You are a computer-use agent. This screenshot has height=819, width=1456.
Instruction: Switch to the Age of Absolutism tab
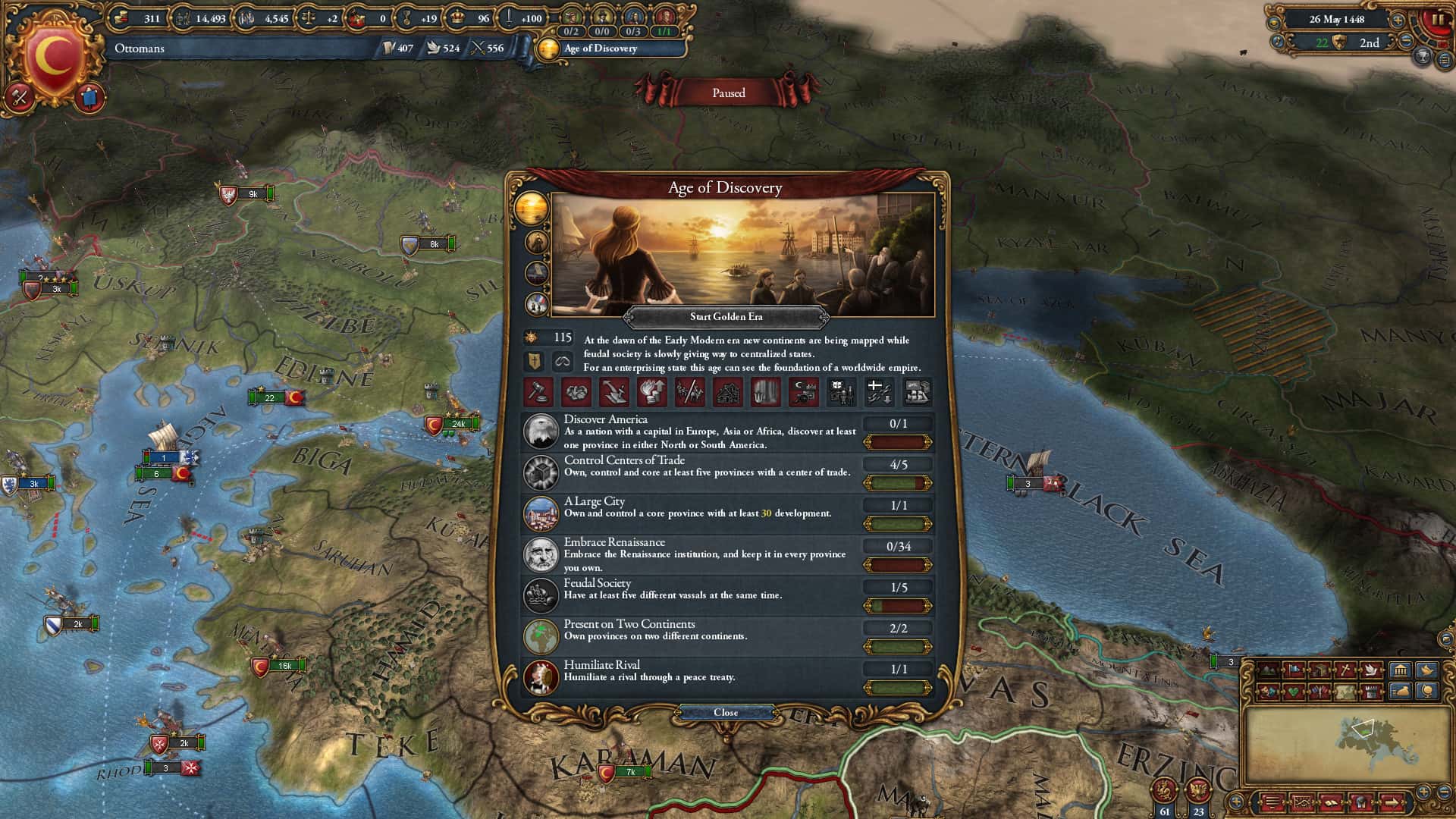pos(535,273)
